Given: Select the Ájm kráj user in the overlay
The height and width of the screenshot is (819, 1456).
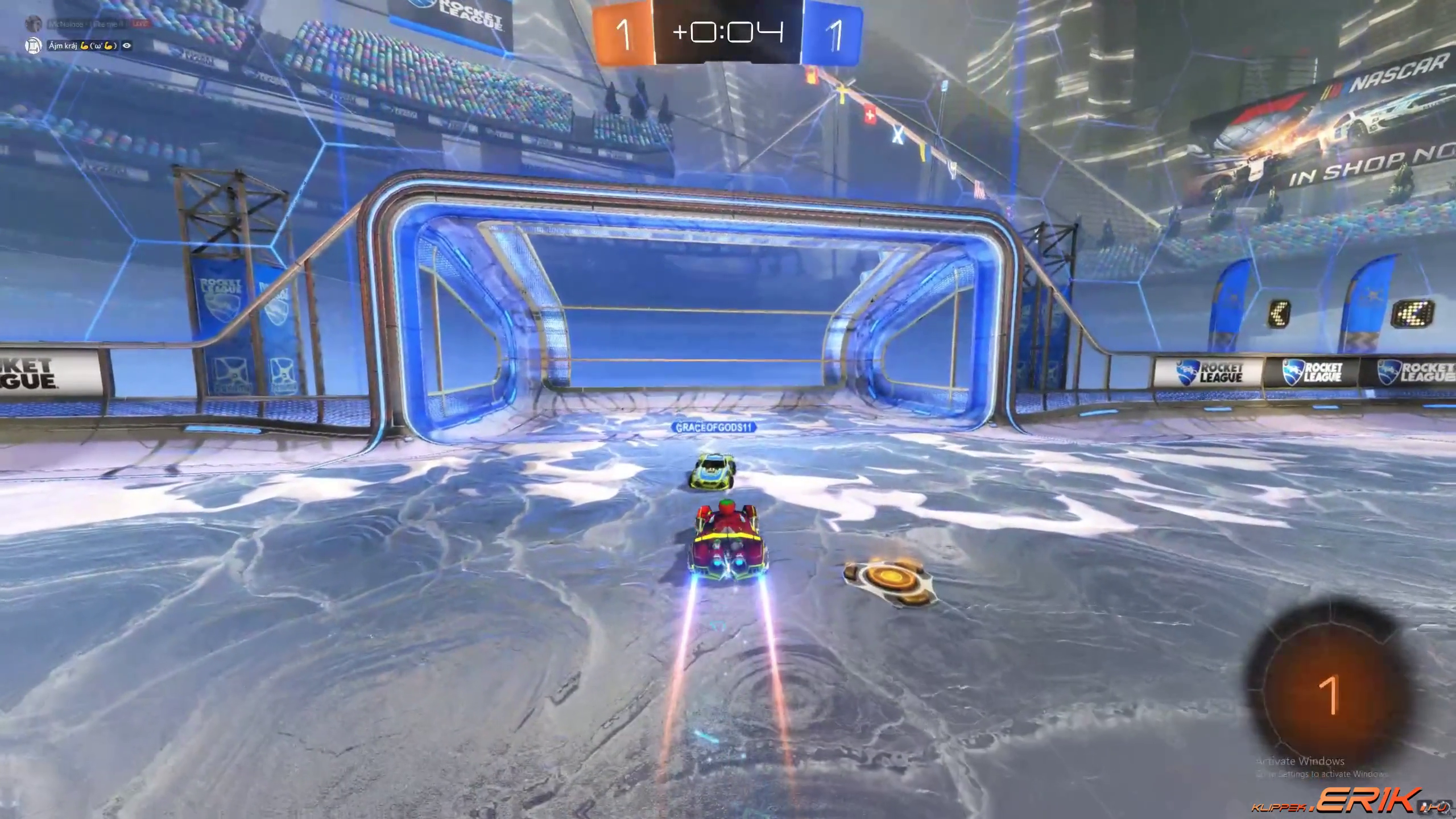Looking at the screenshot, I should (63, 45).
